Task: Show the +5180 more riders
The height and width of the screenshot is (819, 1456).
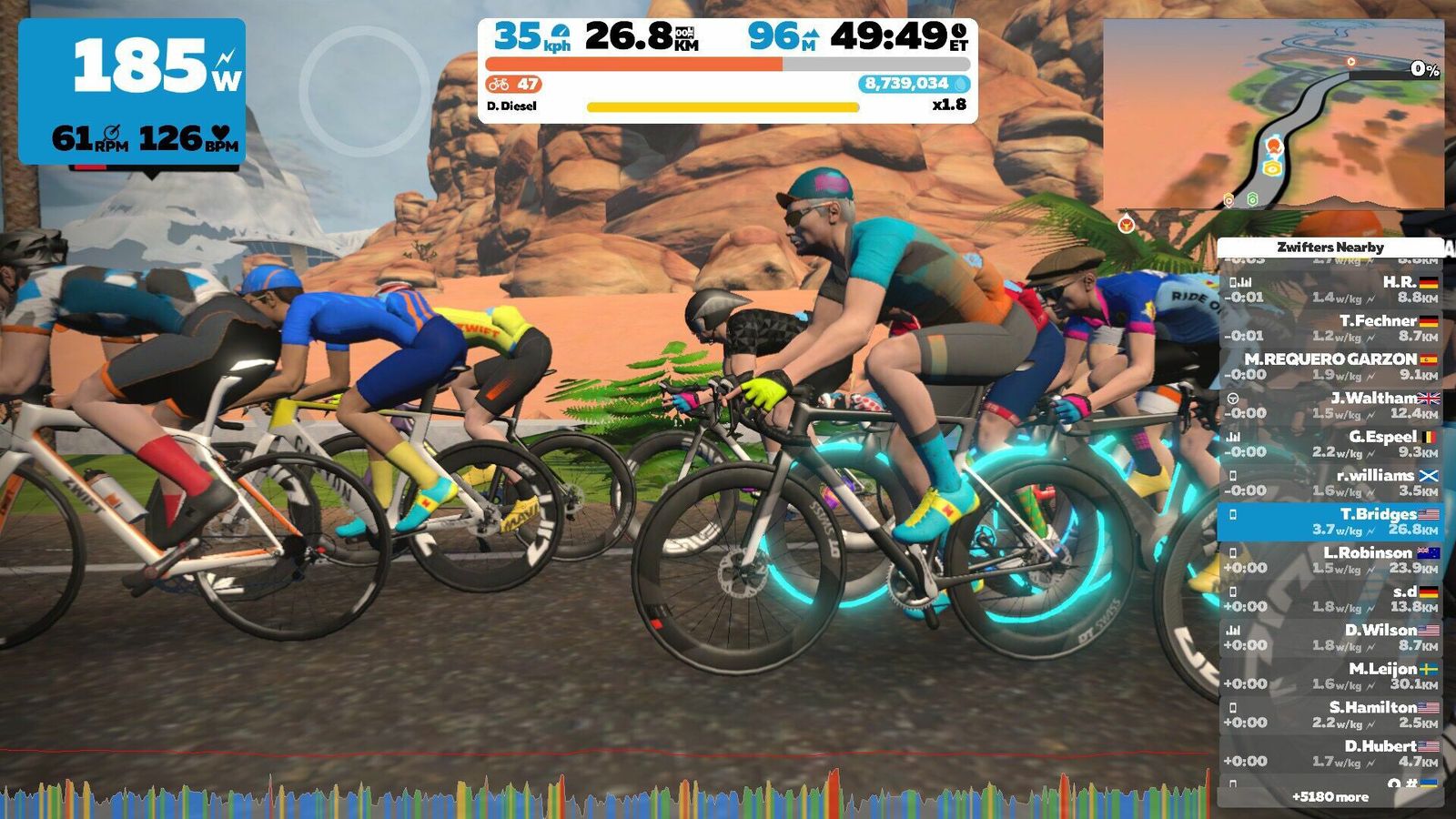Action: click(x=1330, y=796)
